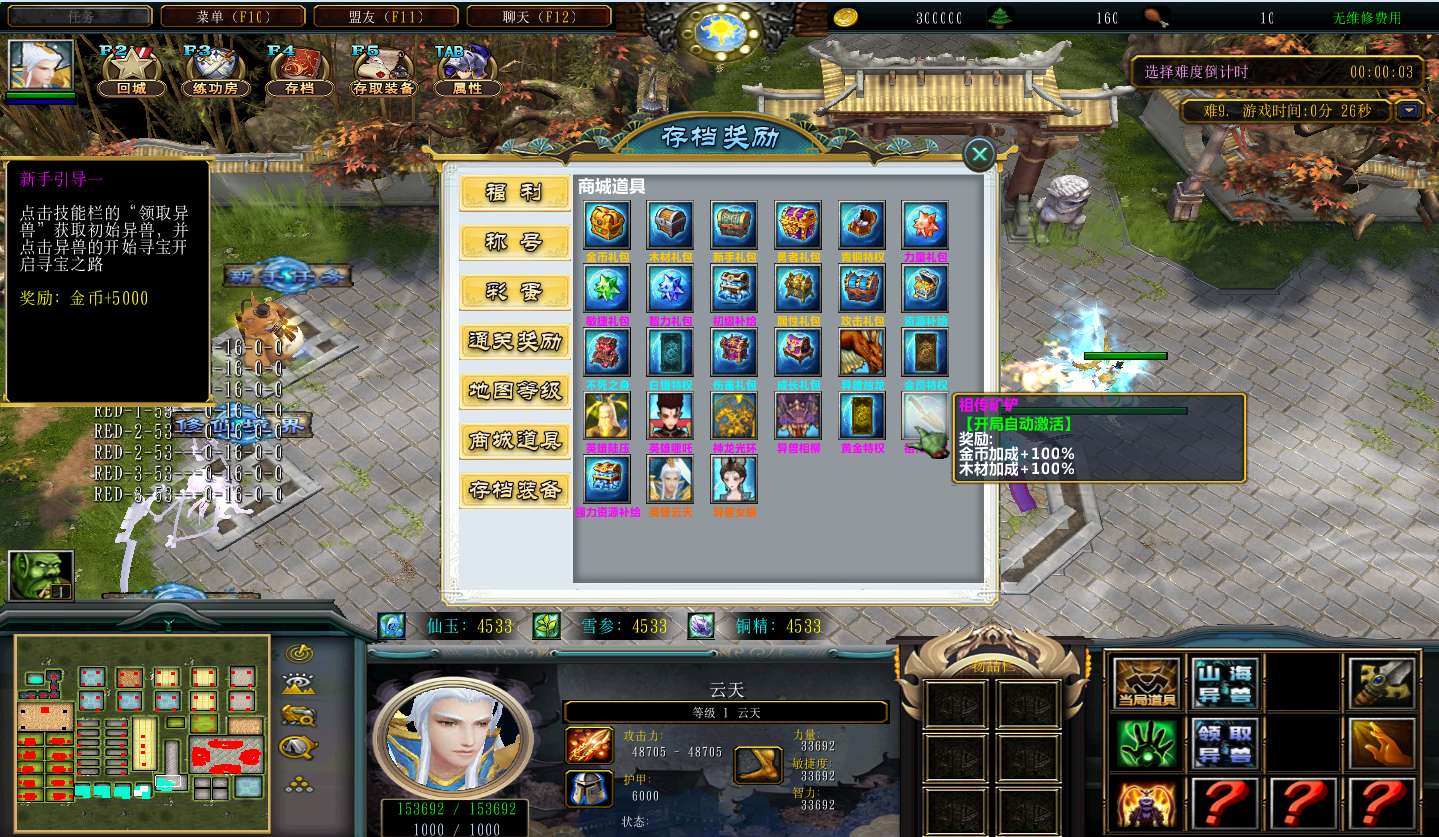
Task: Switch to the 福利 tab
Action: click(x=515, y=193)
